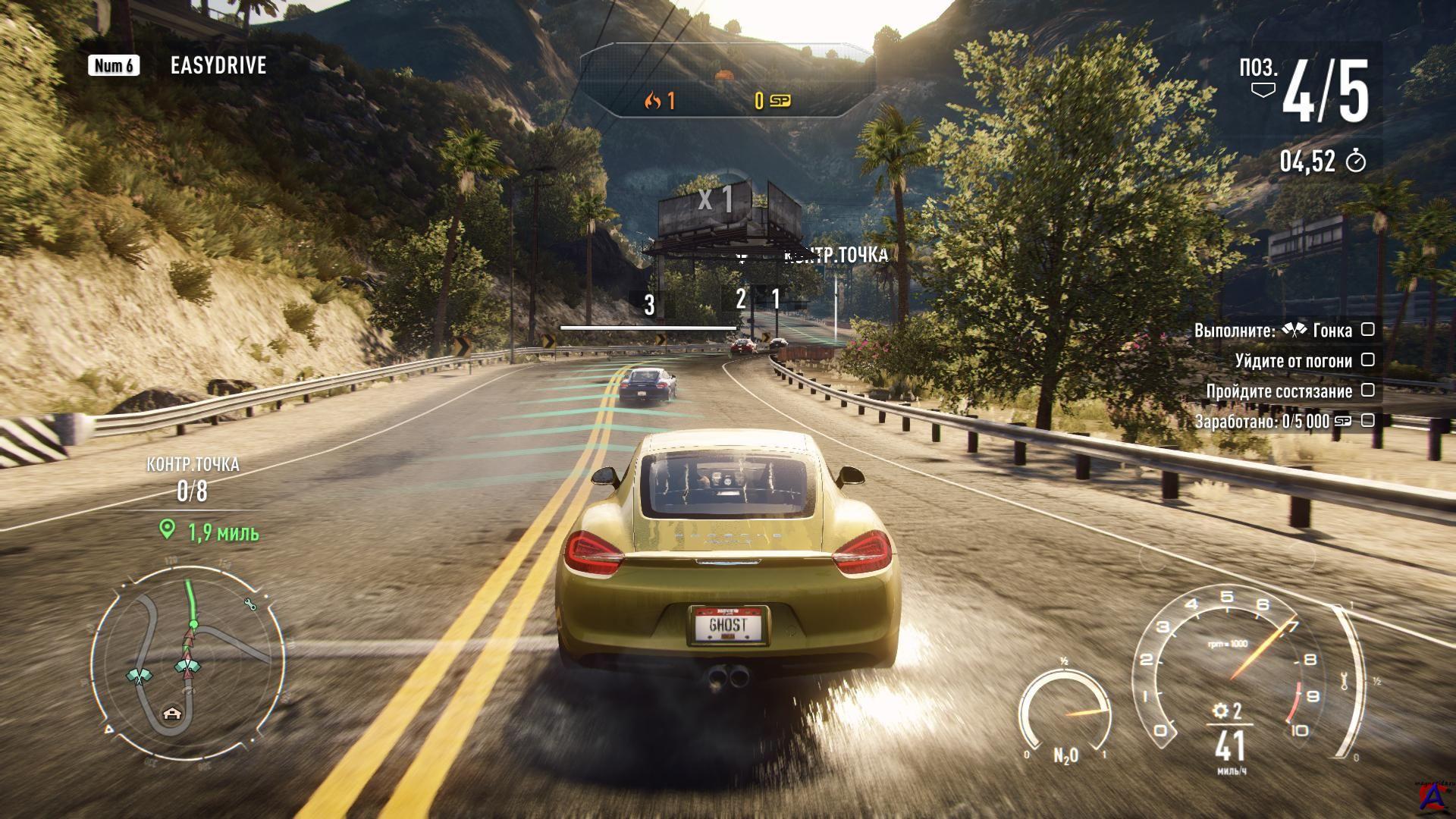
Task: Toggle the Пройдите состязание checkbox
Action: (x=1367, y=391)
